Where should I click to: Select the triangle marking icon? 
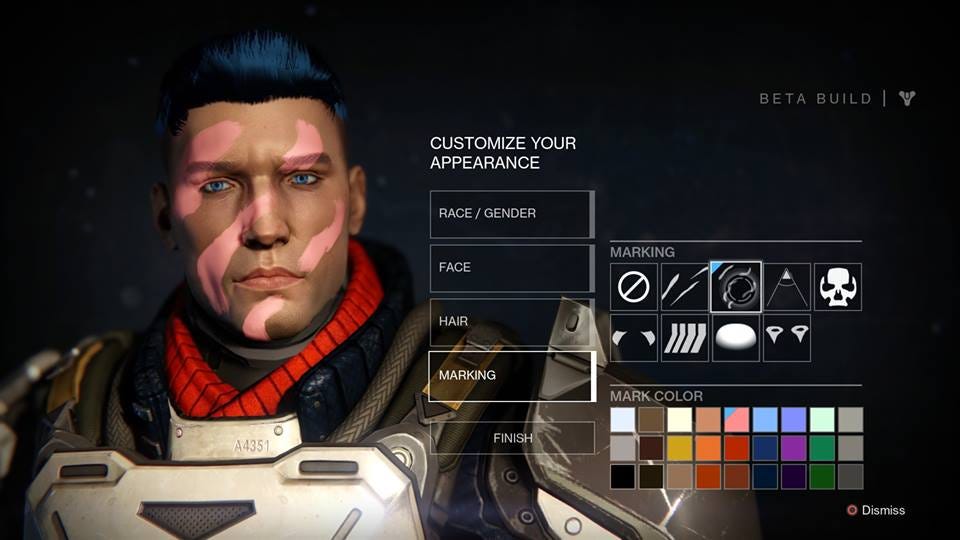787,287
